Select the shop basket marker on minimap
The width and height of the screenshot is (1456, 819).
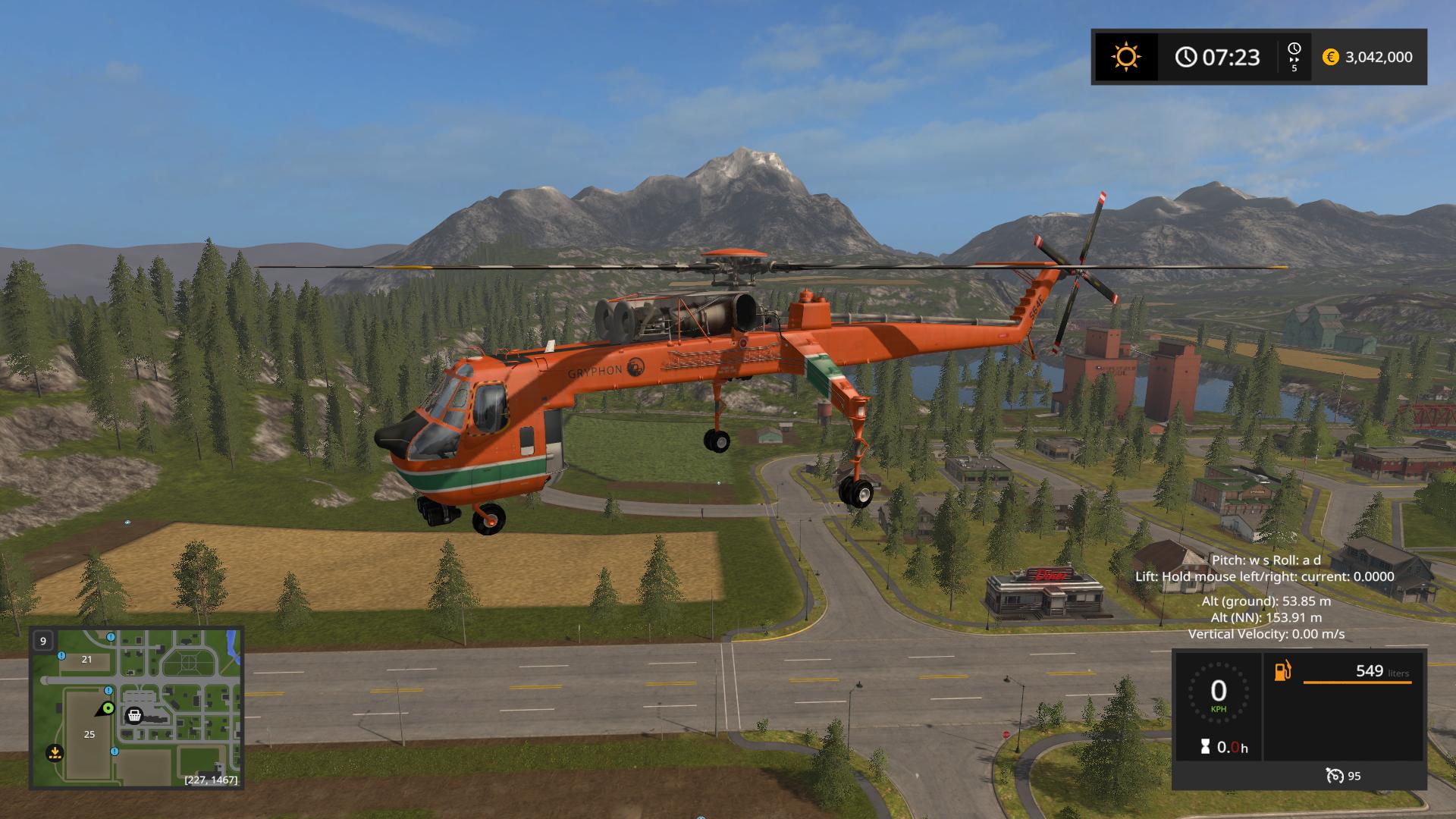tap(134, 715)
